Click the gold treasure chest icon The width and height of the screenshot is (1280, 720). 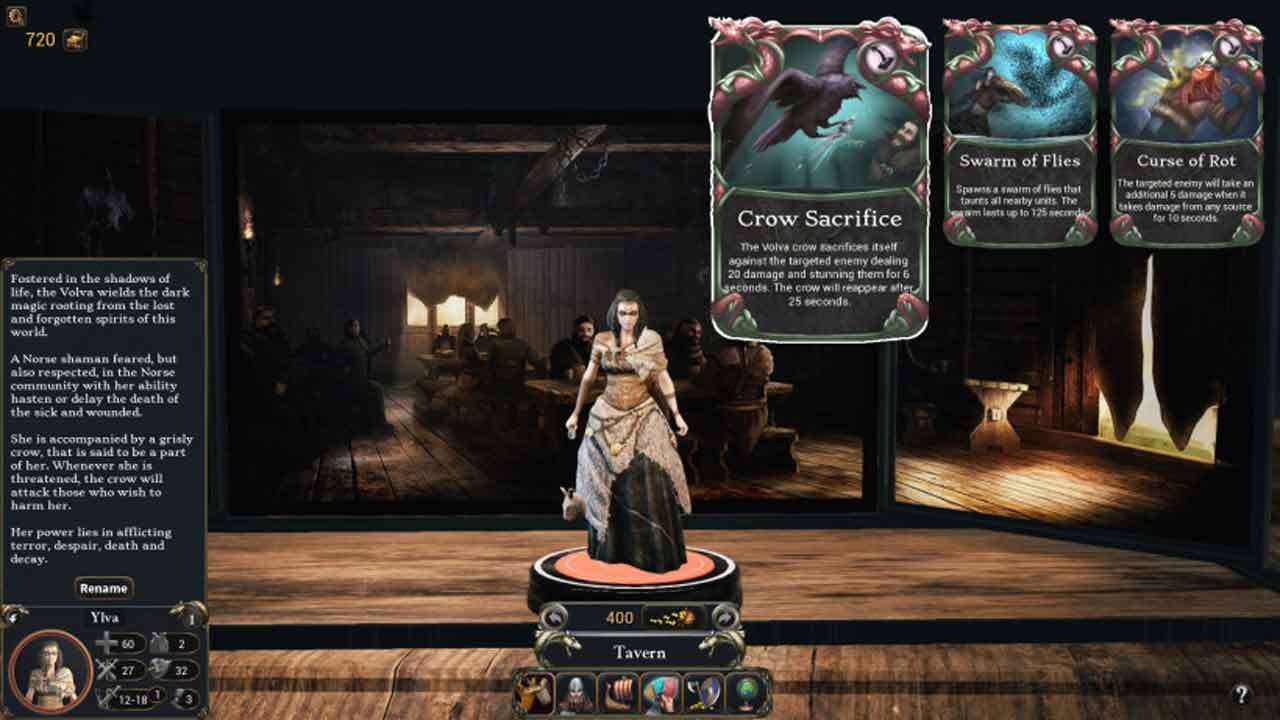coord(75,39)
